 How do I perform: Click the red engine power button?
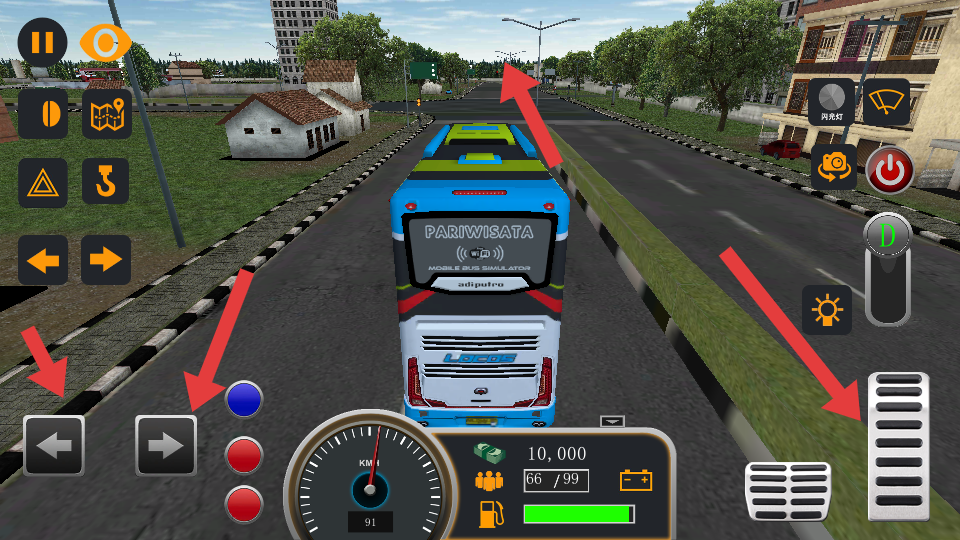pyautogui.click(x=889, y=171)
